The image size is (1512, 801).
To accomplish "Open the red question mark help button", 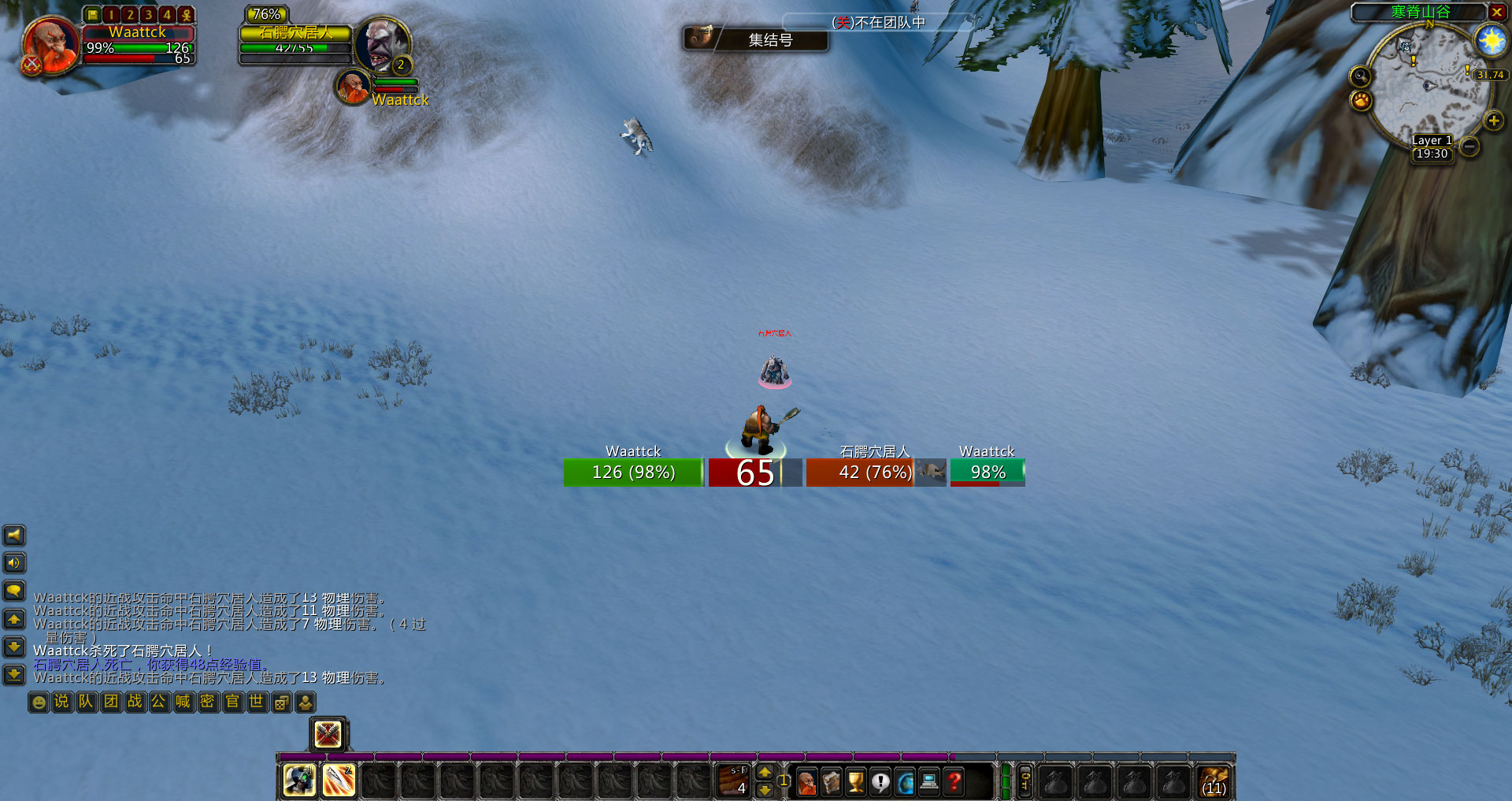I will 954,781.
